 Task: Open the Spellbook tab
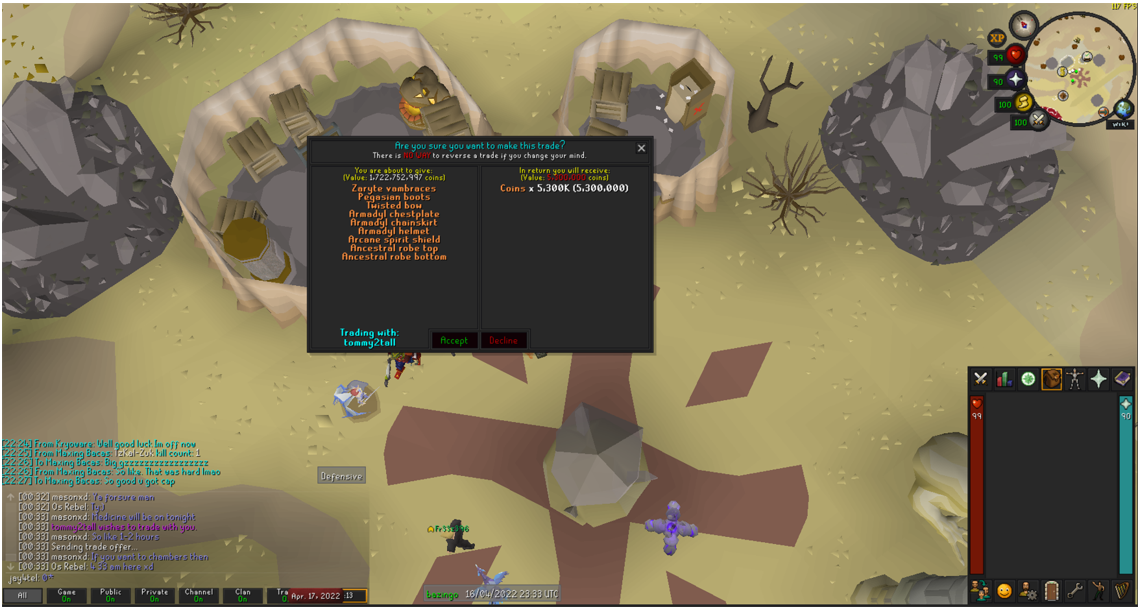1122,379
